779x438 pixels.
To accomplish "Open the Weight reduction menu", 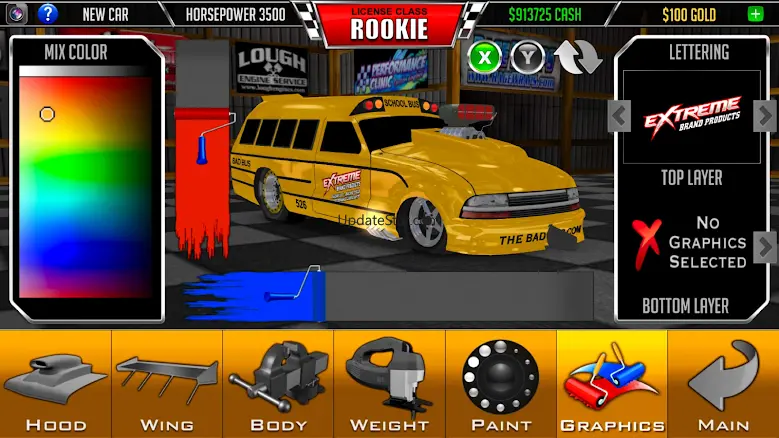I will coord(388,384).
